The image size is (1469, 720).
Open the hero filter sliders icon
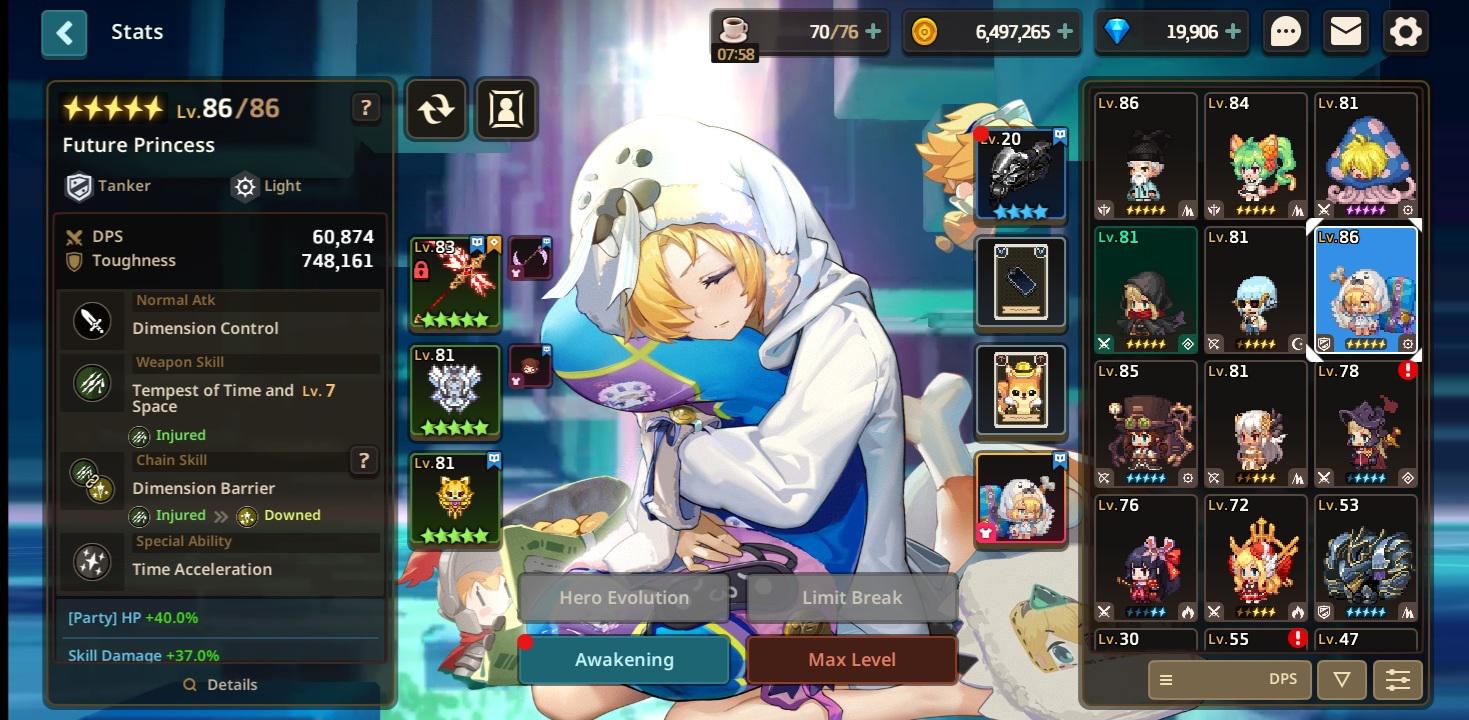point(1397,679)
